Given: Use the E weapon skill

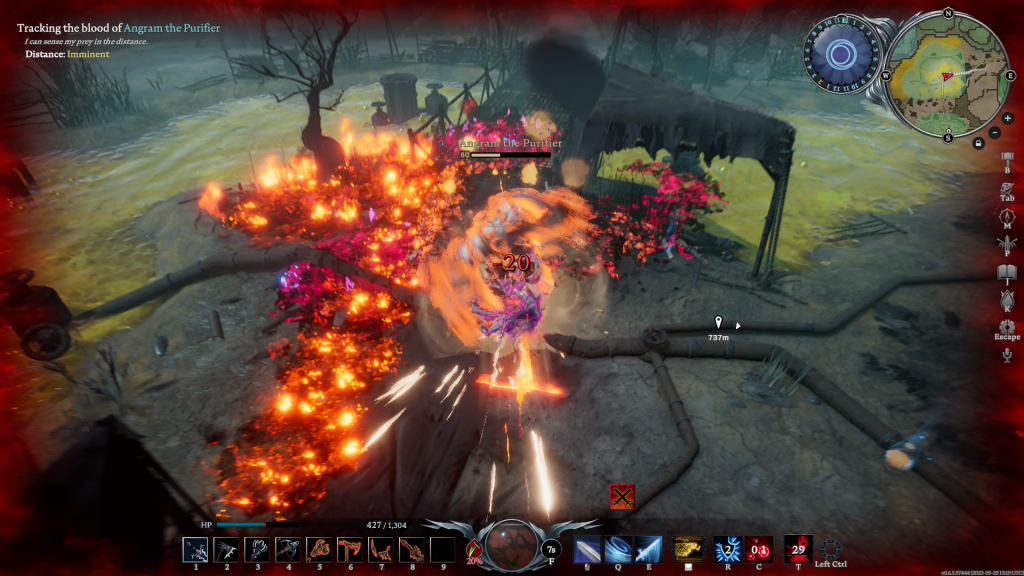Looking at the screenshot, I should pos(648,549).
